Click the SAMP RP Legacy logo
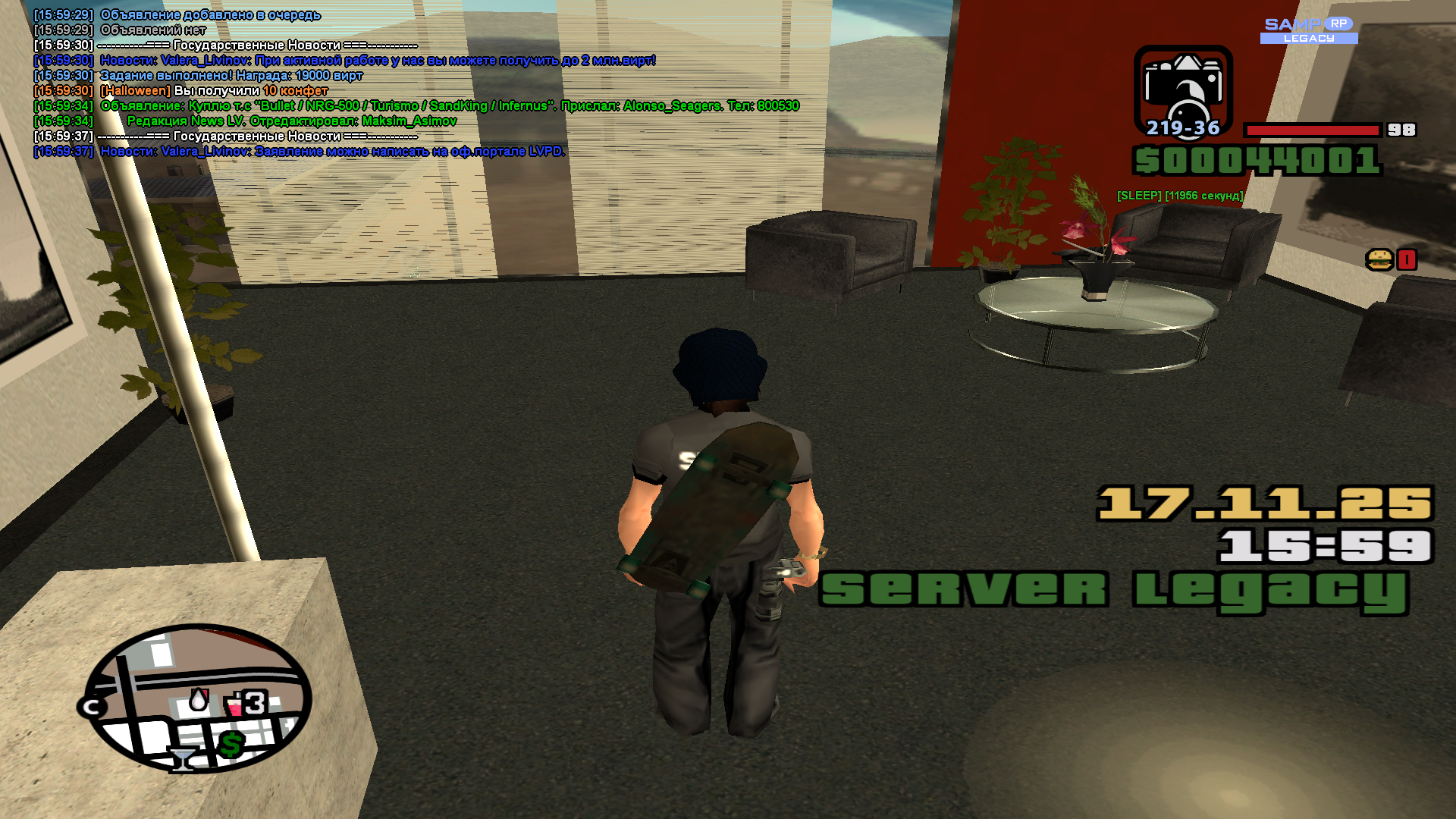This screenshot has height=819, width=1456. [1309, 30]
